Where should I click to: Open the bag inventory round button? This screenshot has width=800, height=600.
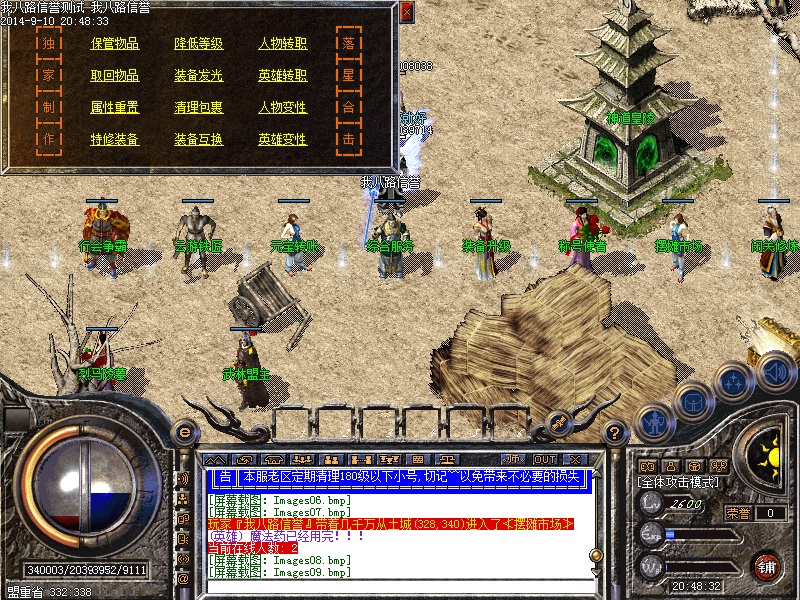692,400
